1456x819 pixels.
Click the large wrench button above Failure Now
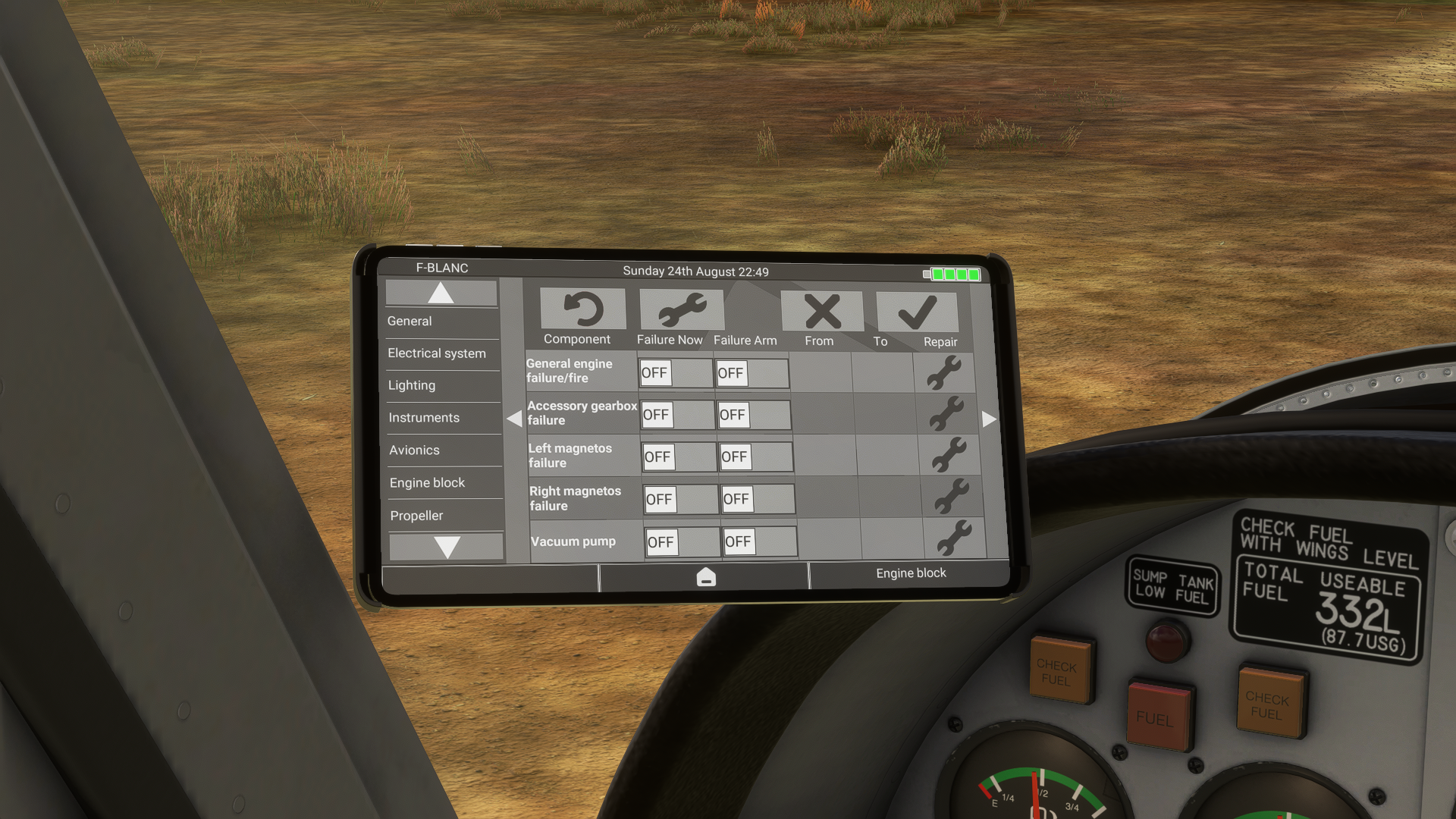[682, 310]
